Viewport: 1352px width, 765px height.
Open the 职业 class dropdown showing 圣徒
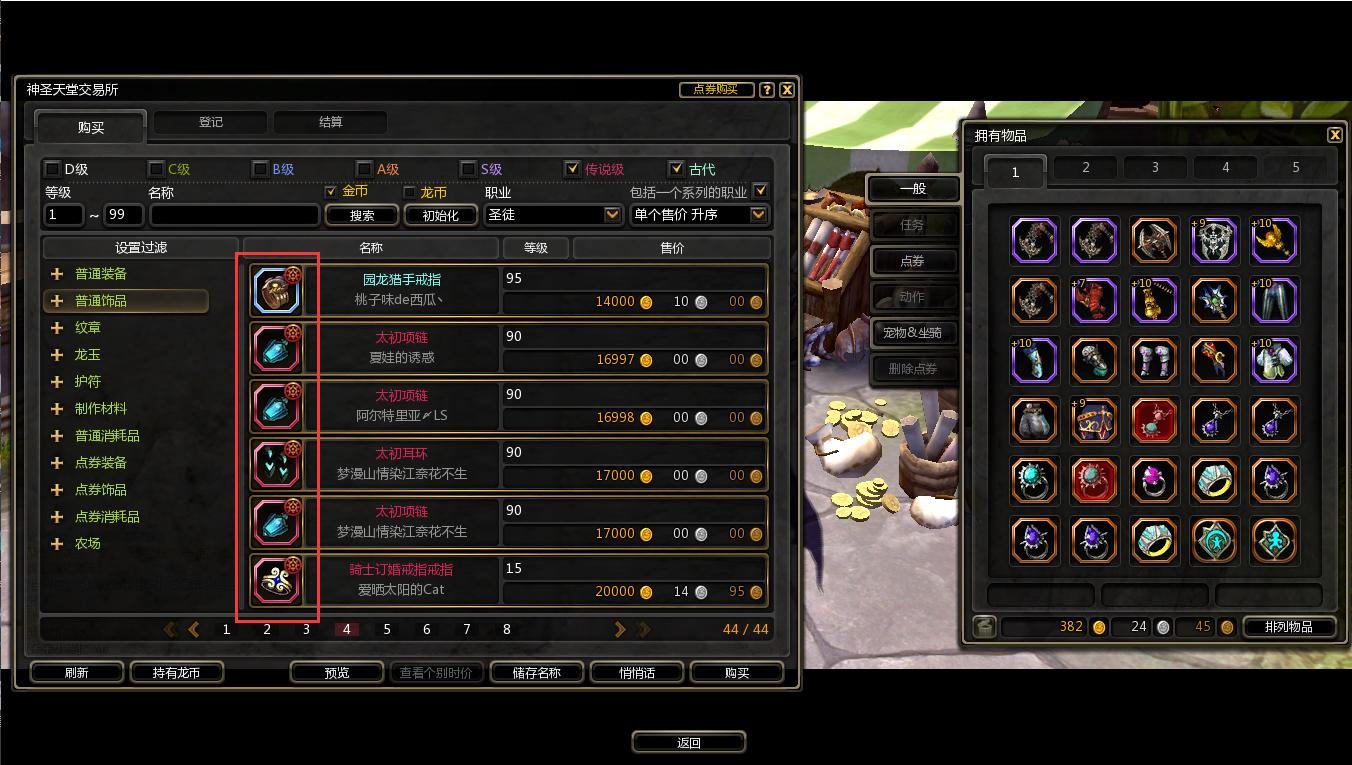[612, 215]
